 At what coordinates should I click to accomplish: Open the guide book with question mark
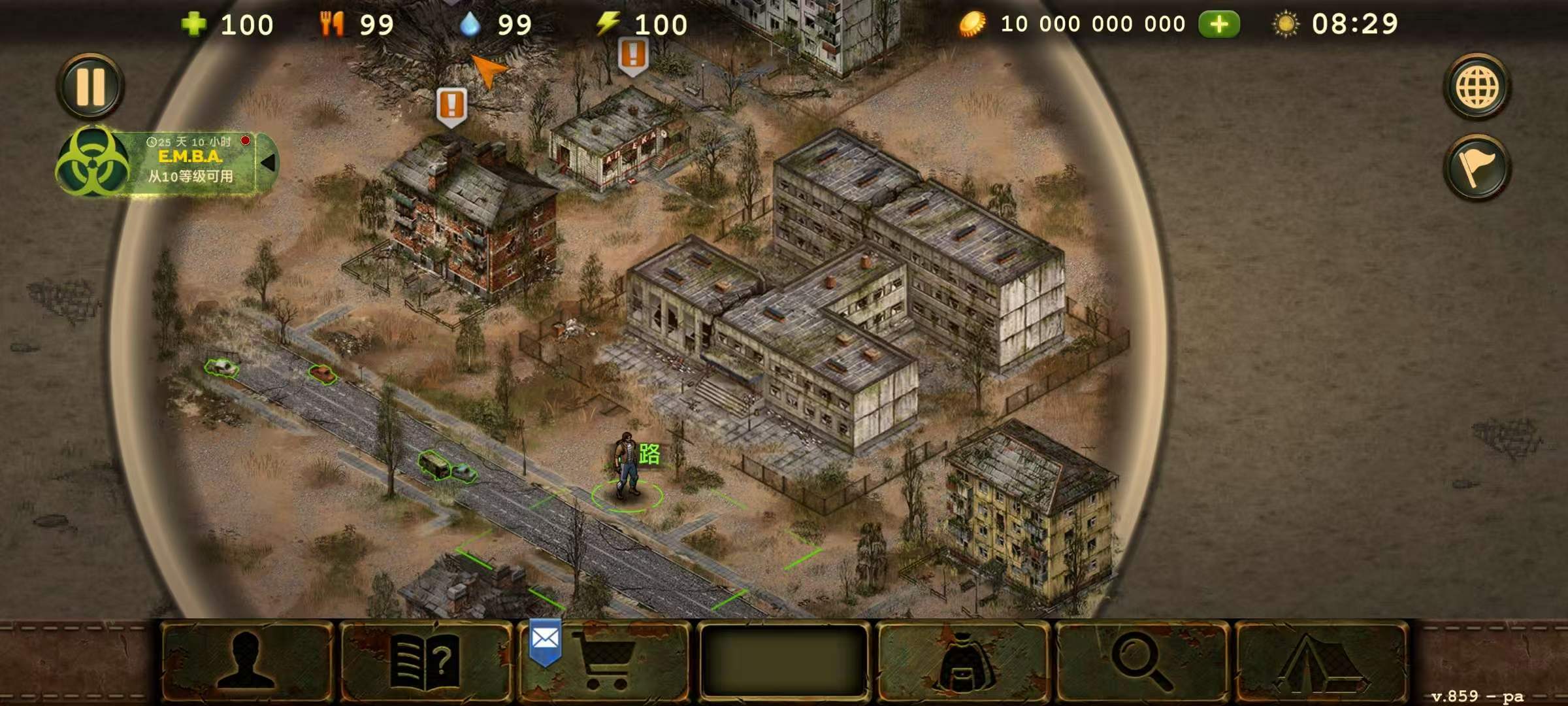pyautogui.click(x=426, y=662)
